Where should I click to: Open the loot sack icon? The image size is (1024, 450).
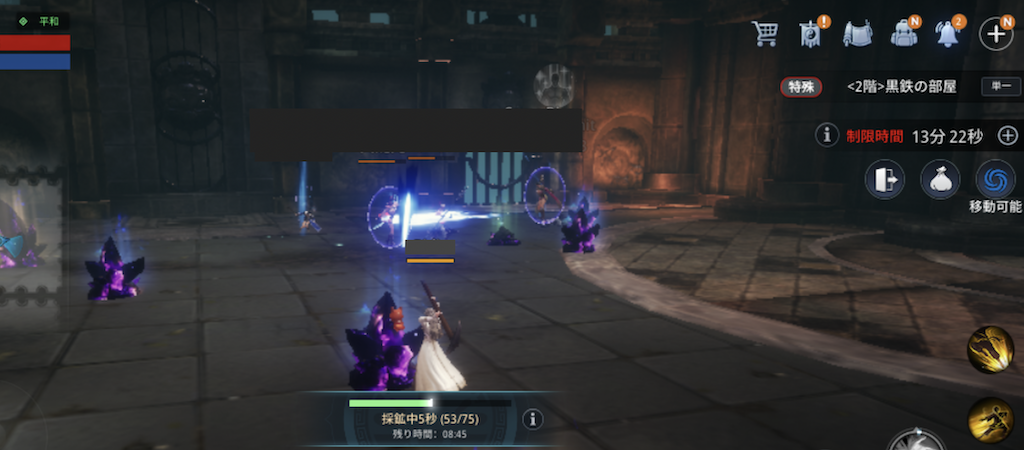tap(940, 180)
